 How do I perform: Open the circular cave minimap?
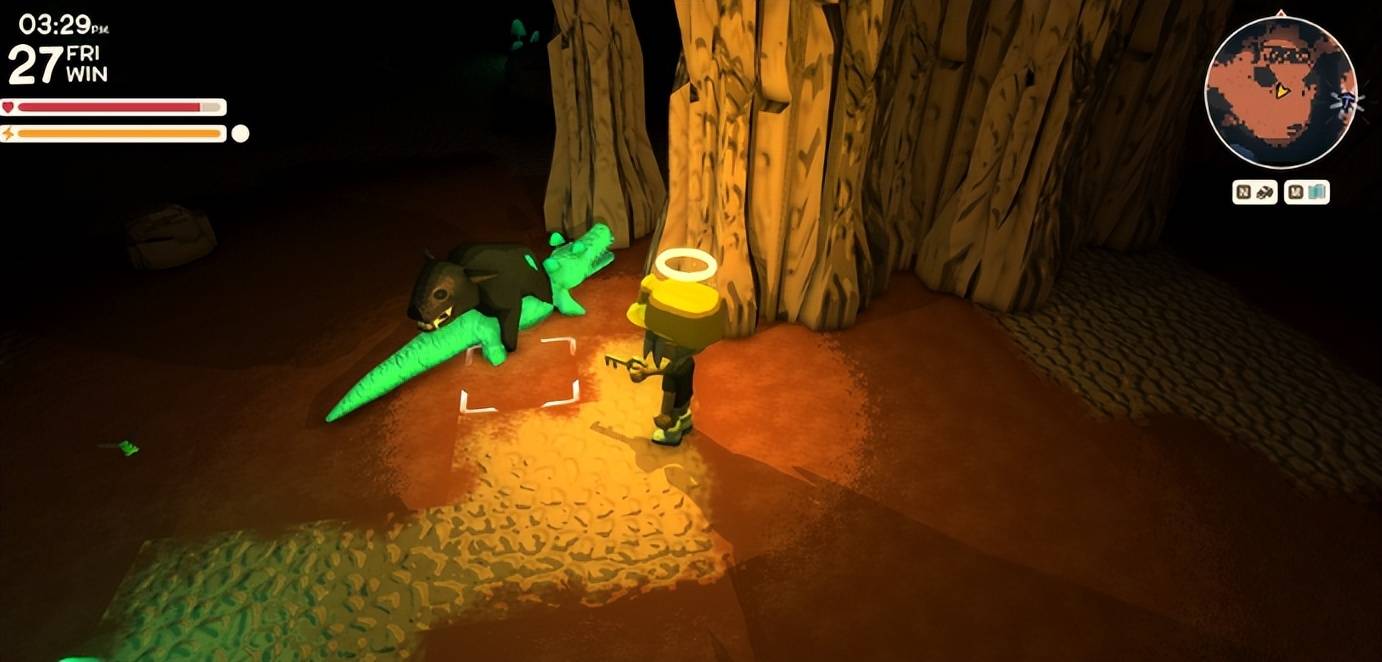coord(1279,92)
